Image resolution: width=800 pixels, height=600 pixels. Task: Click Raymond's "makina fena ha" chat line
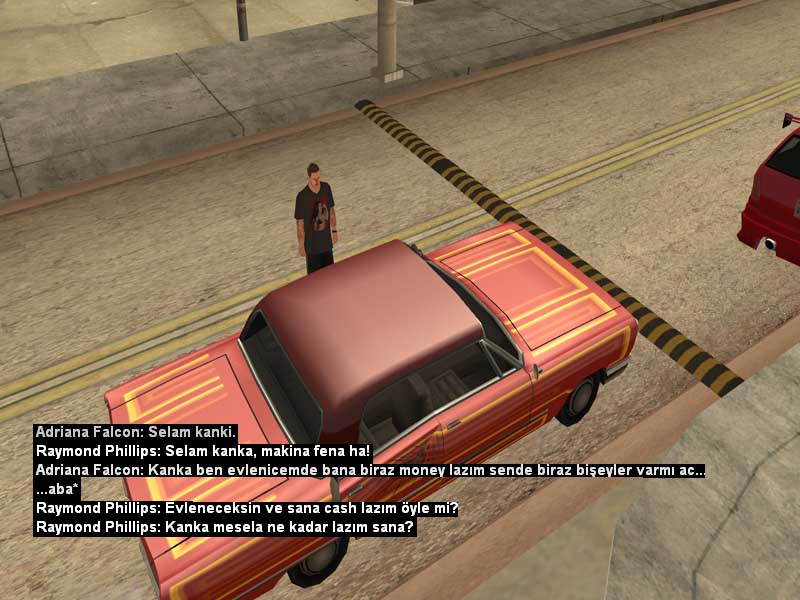pos(203,451)
